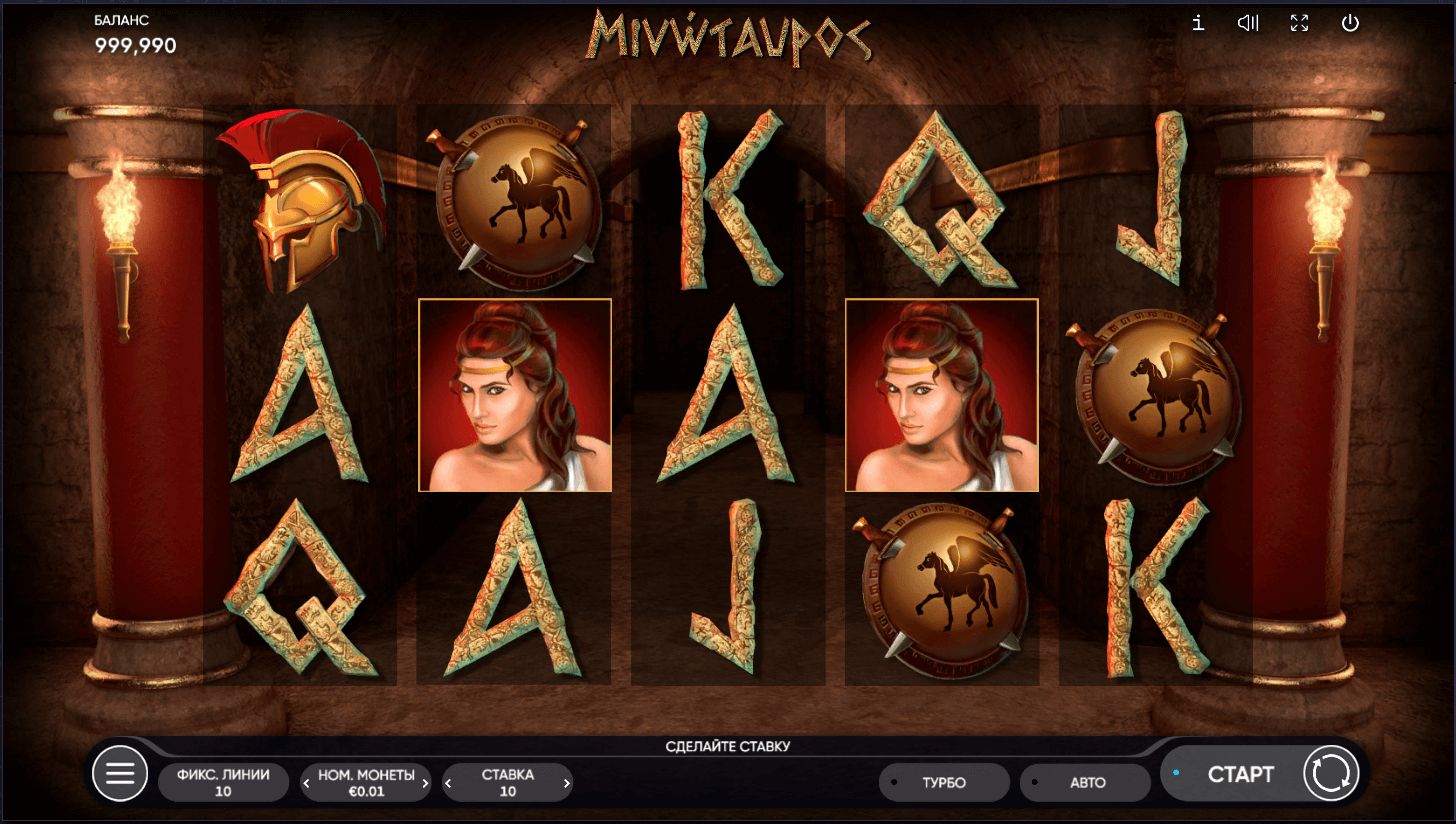Click the СТАРТ spin button
This screenshot has height=824, width=1456.
point(1240,775)
